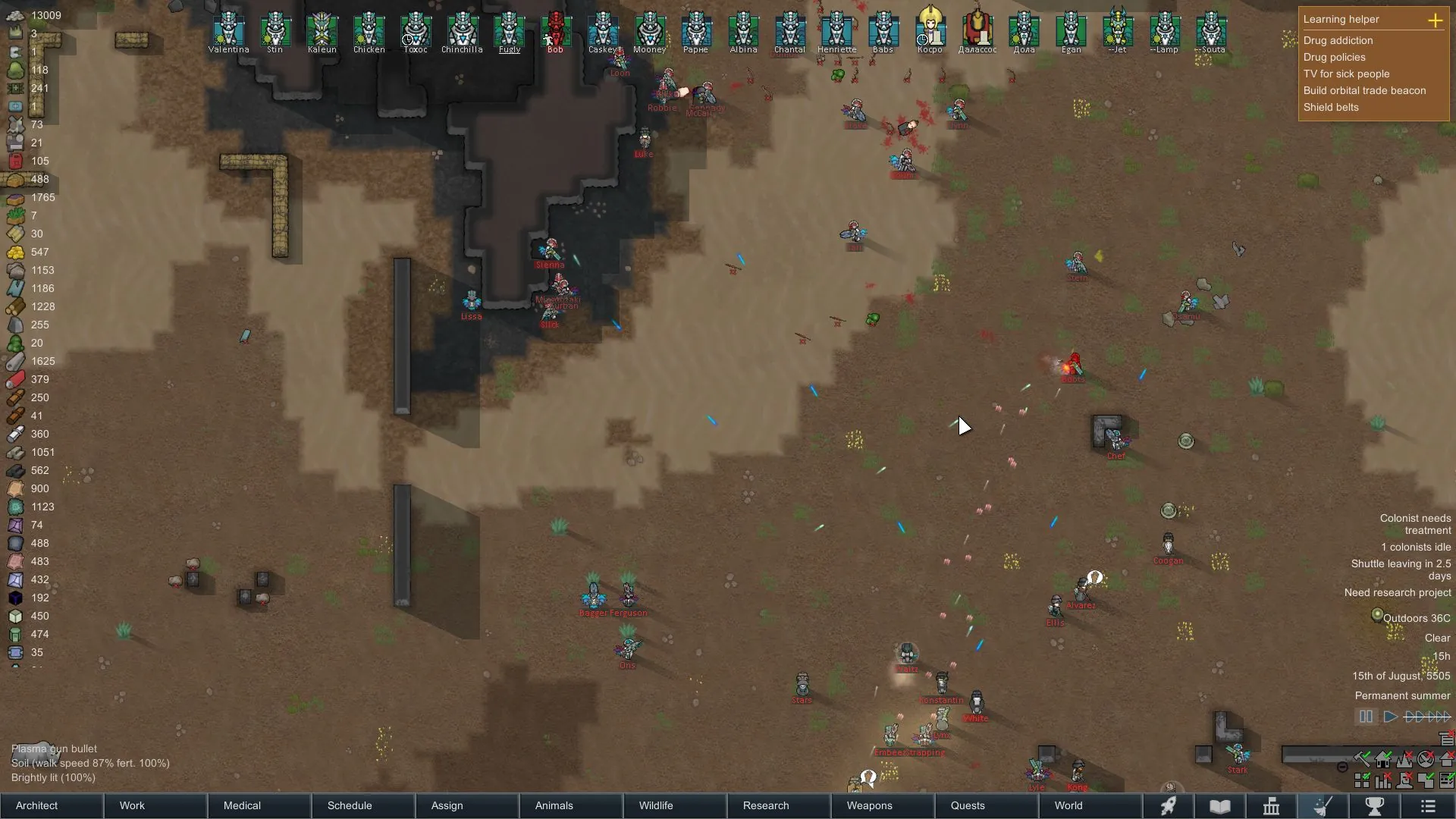
Task: Choose colonist Henriette from the colonist bar
Action: pos(836,30)
